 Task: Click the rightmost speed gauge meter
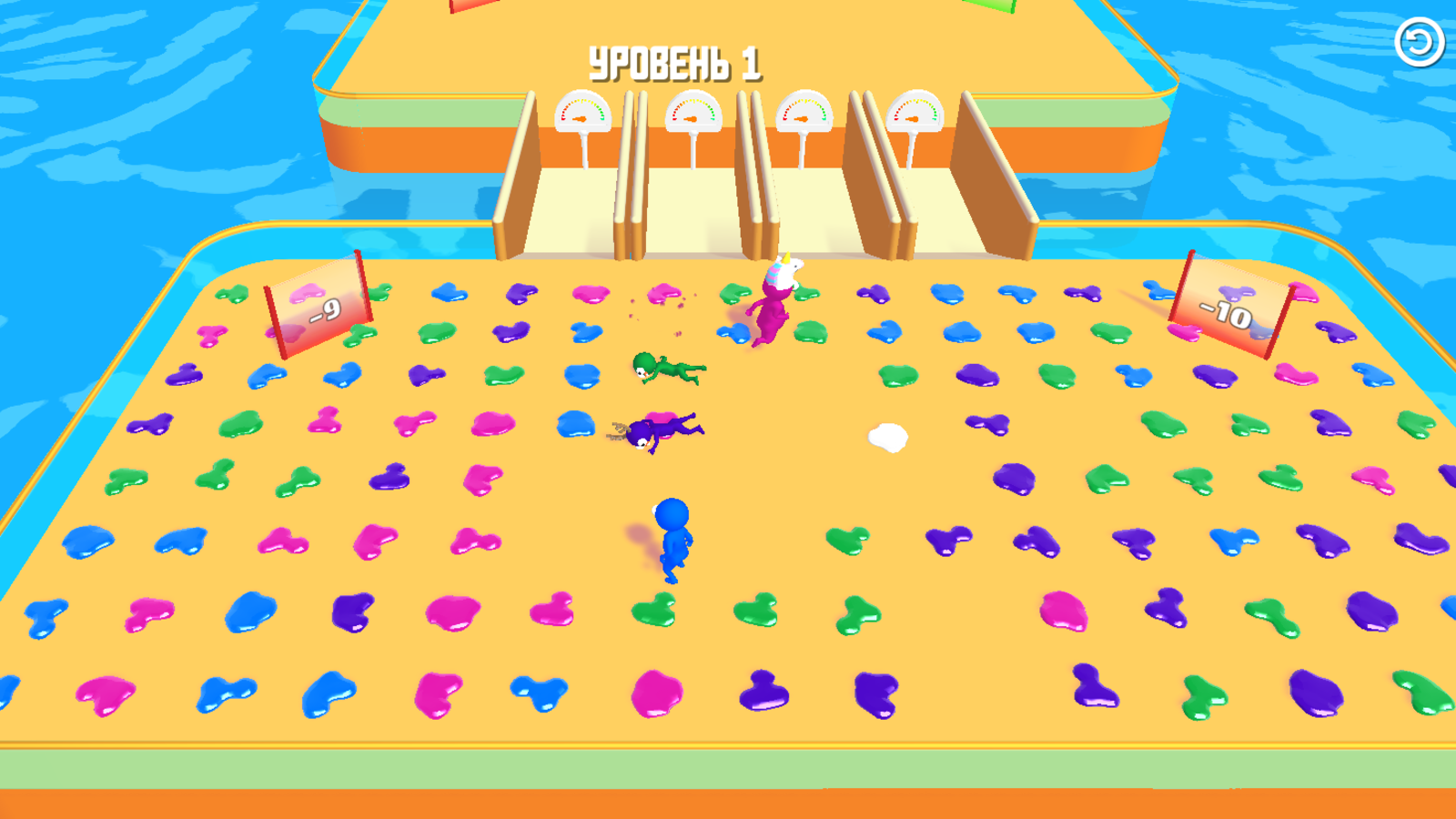915,111
